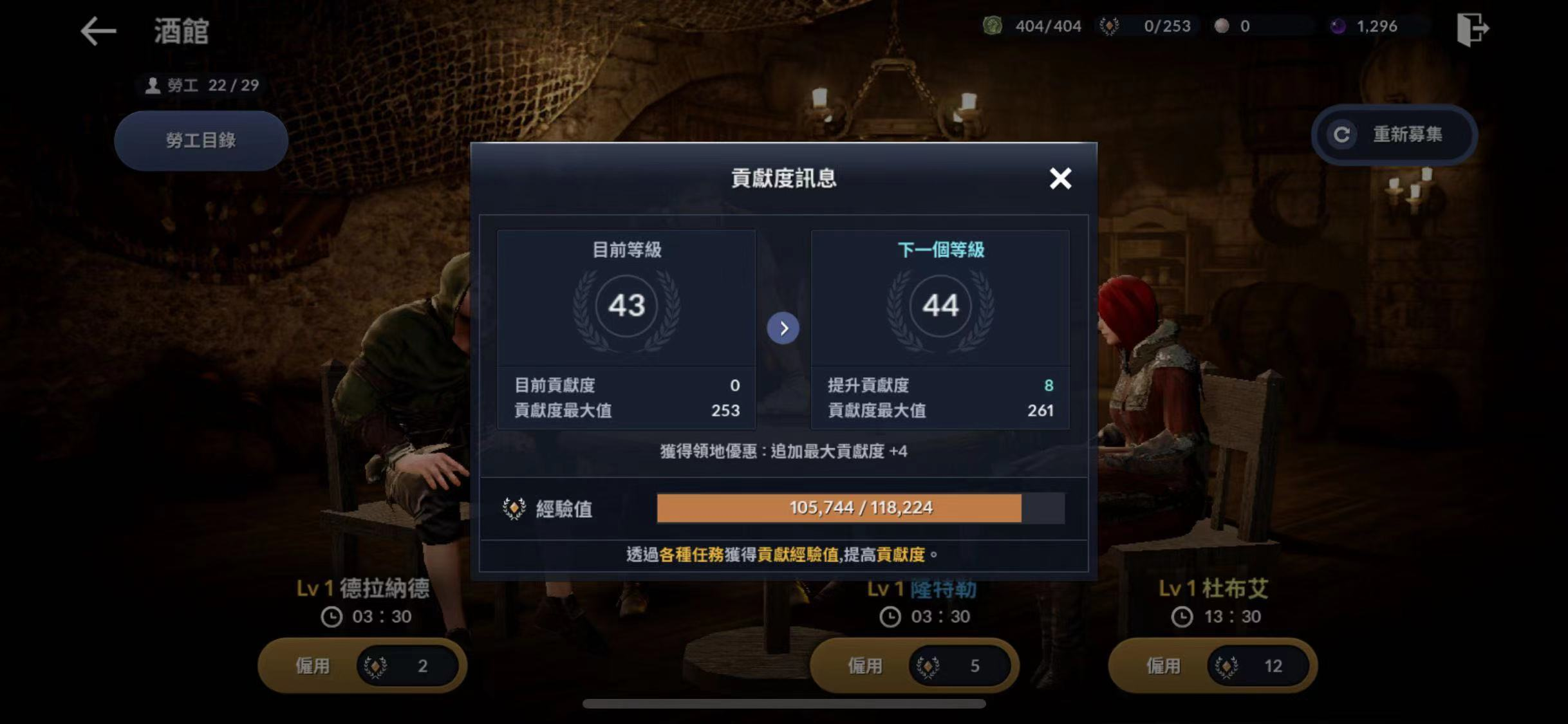Image resolution: width=1568 pixels, height=724 pixels.
Task: Tap the laurel badge showing level 44
Action: pyautogui.click(x=941, y=306)
